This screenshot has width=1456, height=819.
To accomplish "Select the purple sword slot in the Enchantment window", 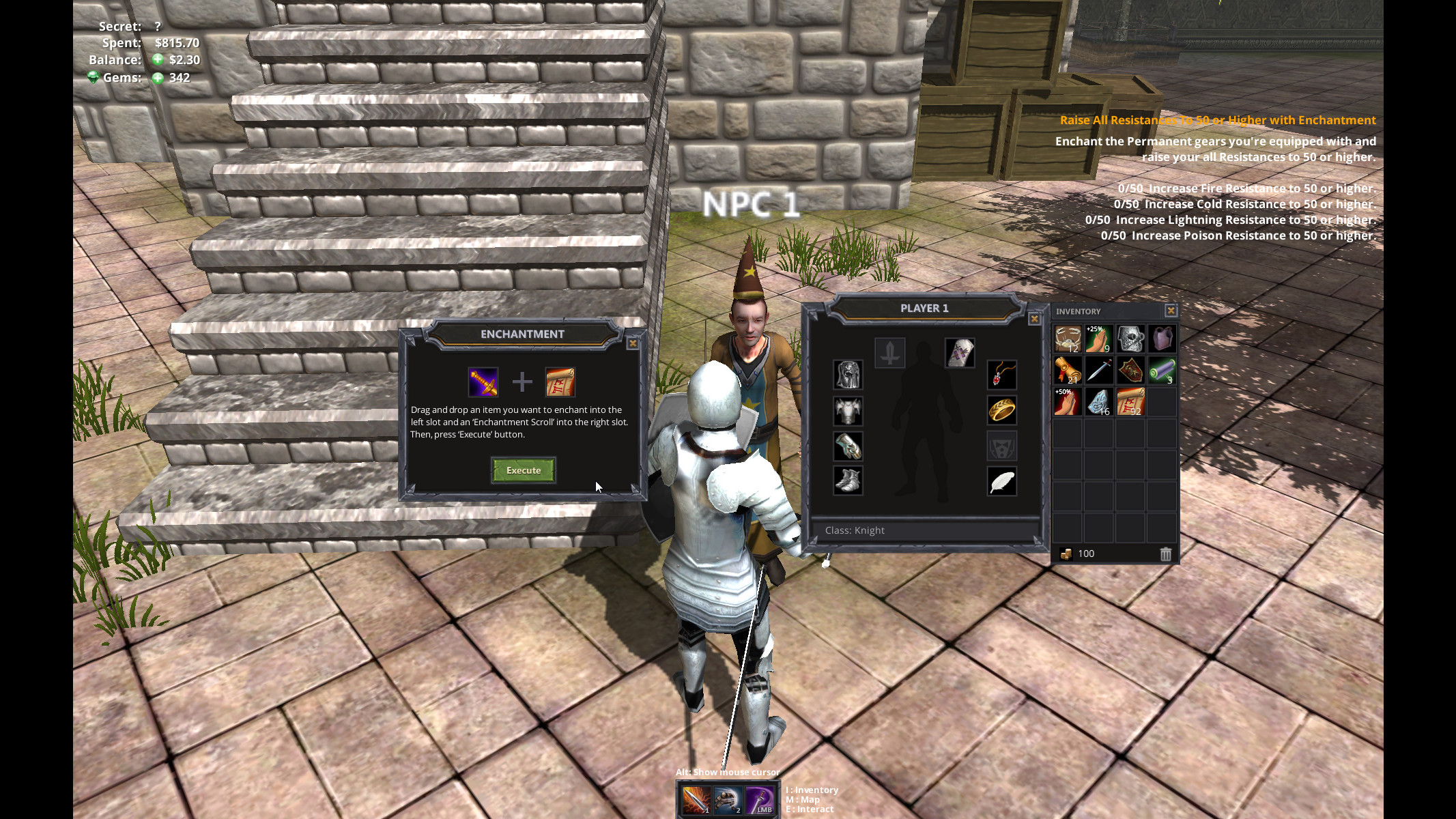I will tap(485, 383).
